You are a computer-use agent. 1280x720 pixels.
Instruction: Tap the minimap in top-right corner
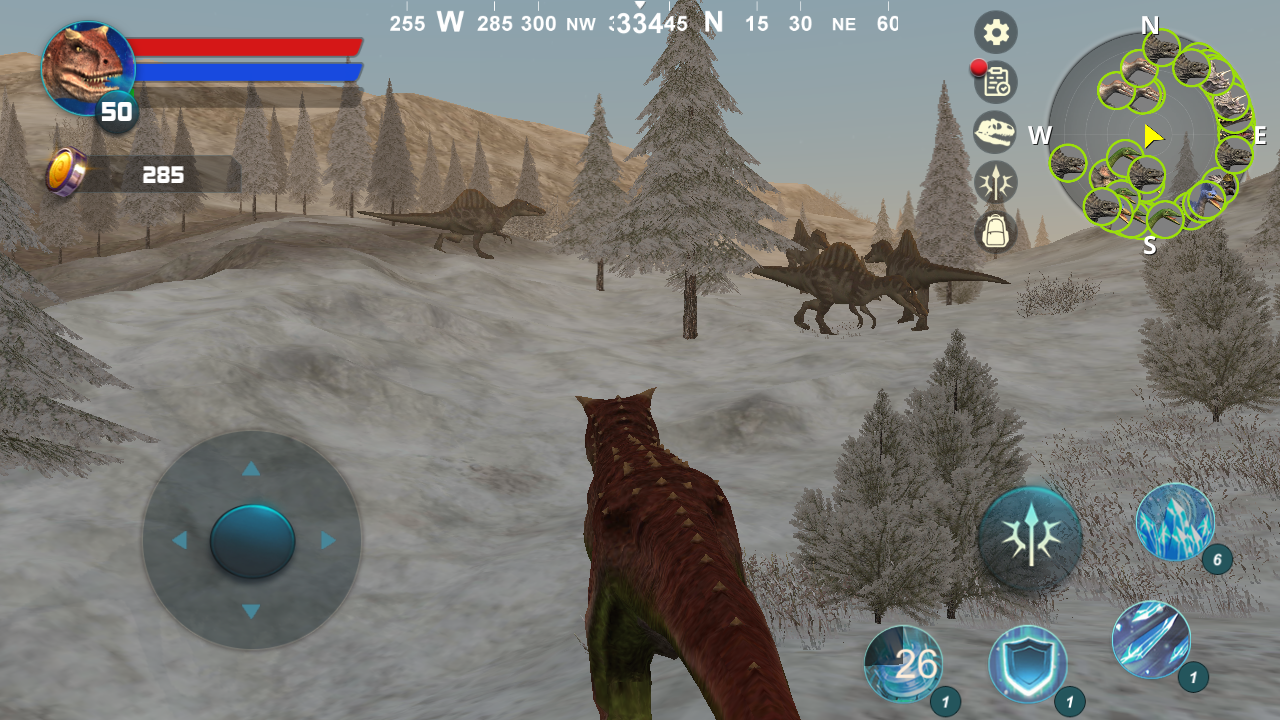point(1150,135)
